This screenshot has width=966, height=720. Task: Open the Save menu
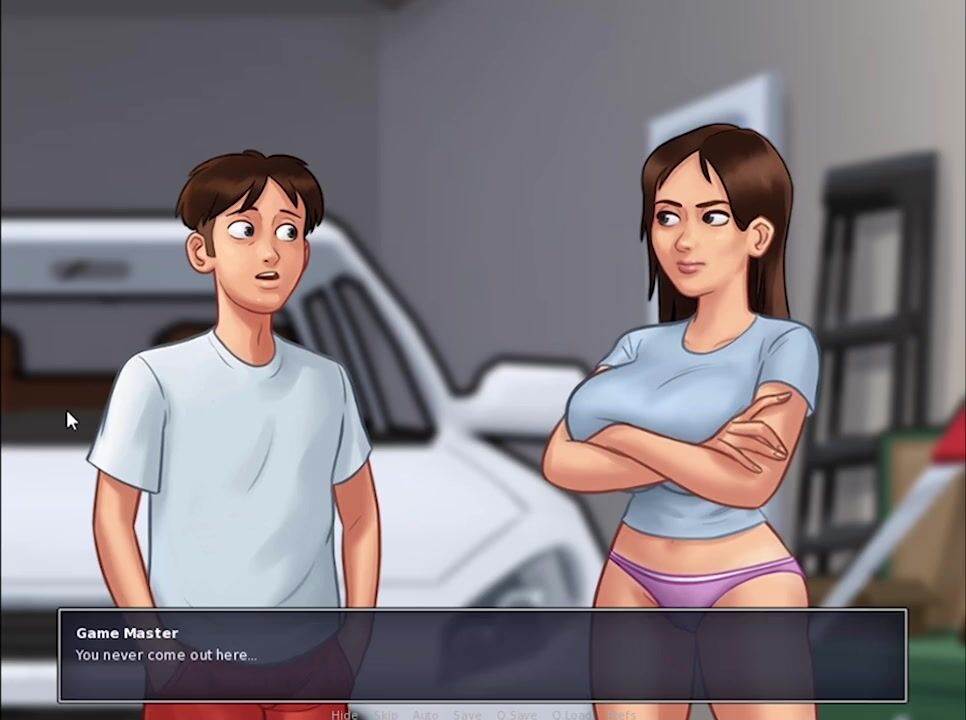pyautogui.click(x=467, y=714)
